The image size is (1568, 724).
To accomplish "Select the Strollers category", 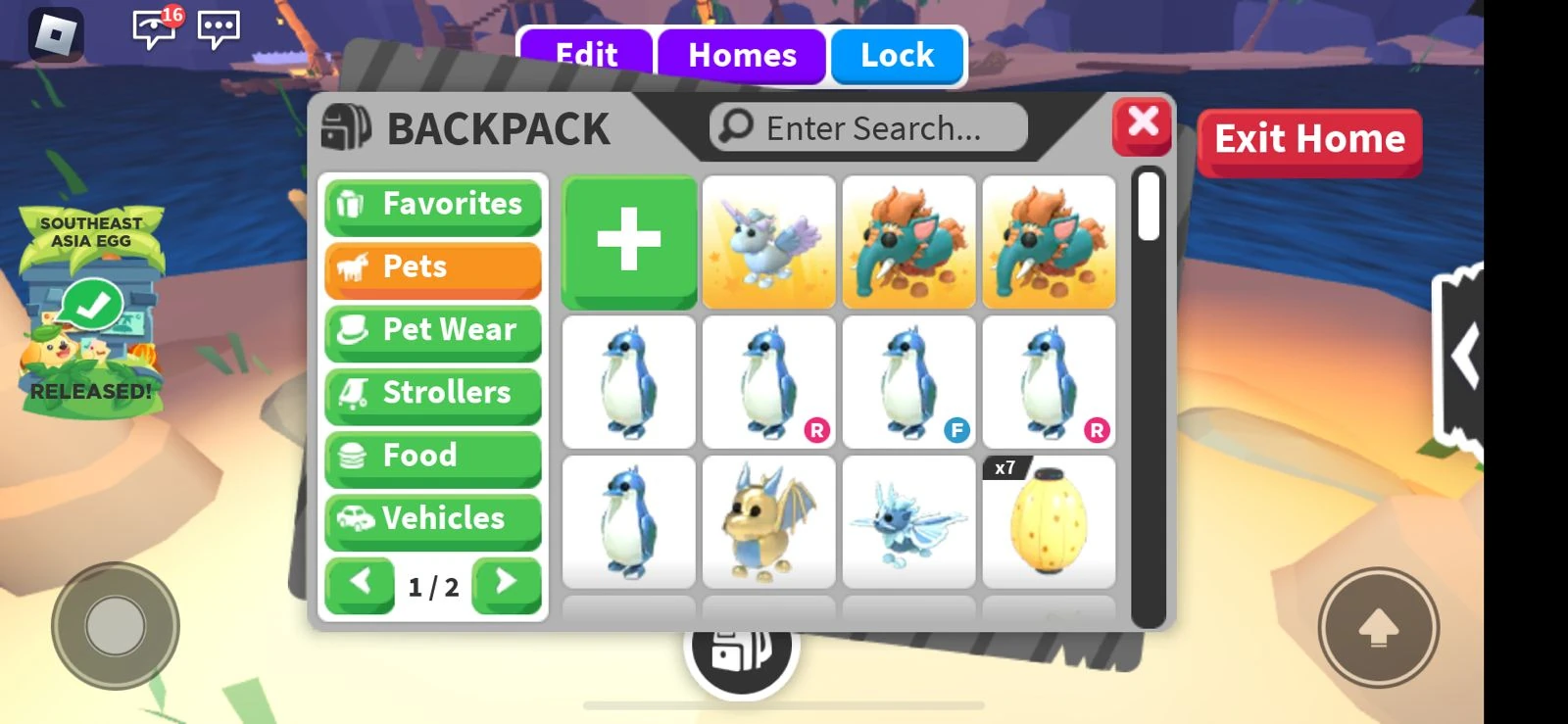I will click(x=433, y=394).
